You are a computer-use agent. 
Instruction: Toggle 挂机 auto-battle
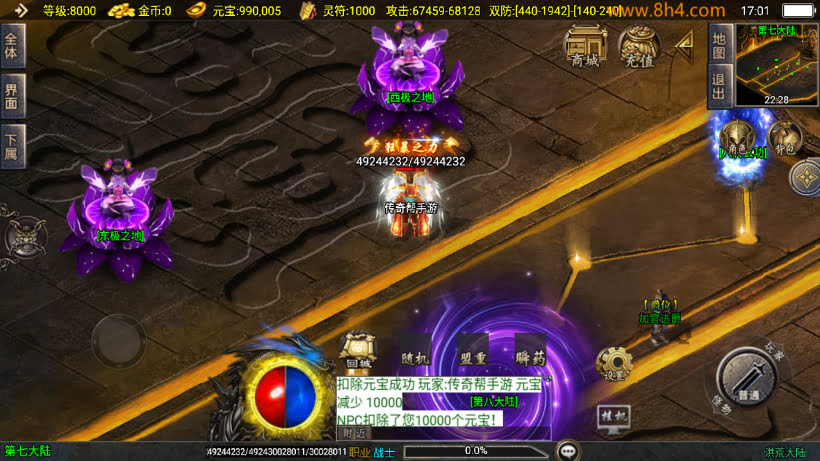tap(613, 415)
